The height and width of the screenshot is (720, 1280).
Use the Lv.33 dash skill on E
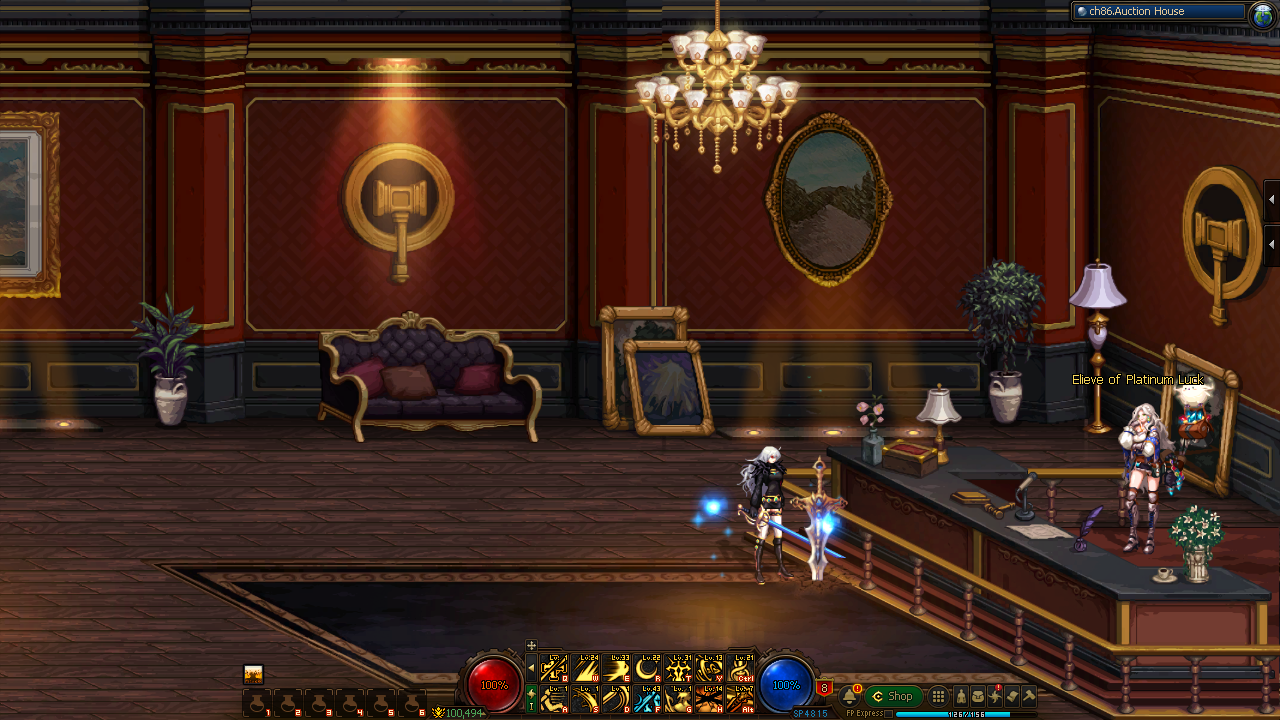(x=617, y=668)
